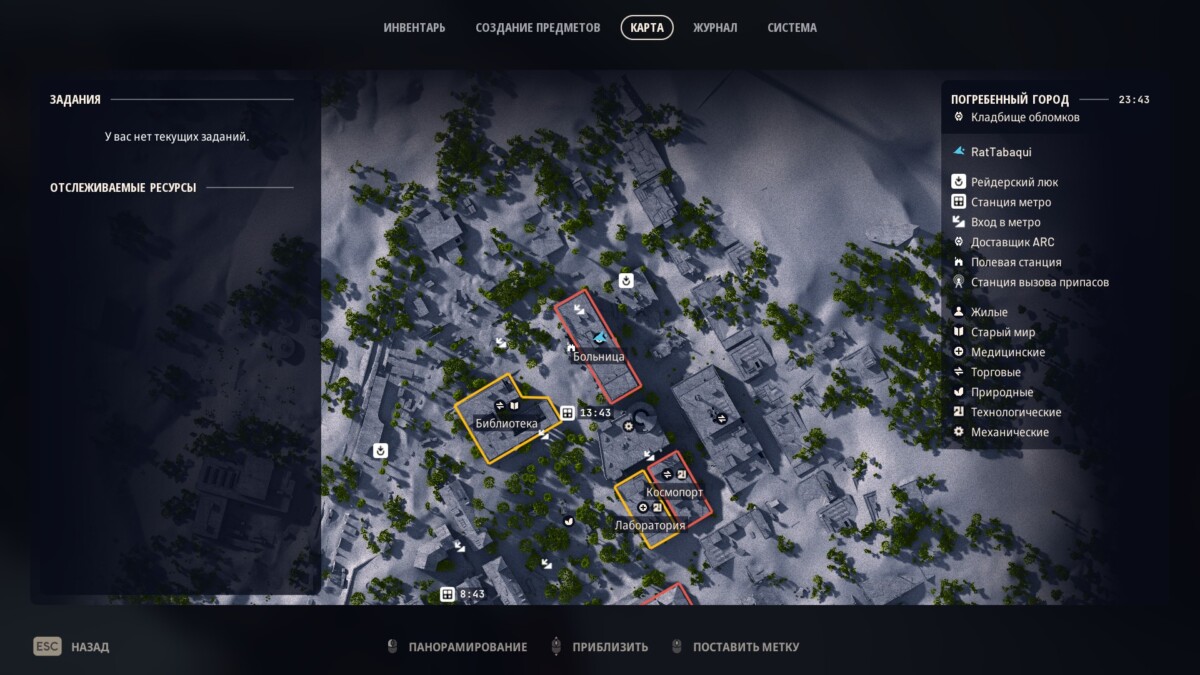Viewport: 1200px width, 675px height.
Task: Select the Библиотека map location label
Action: coord(506,423)
